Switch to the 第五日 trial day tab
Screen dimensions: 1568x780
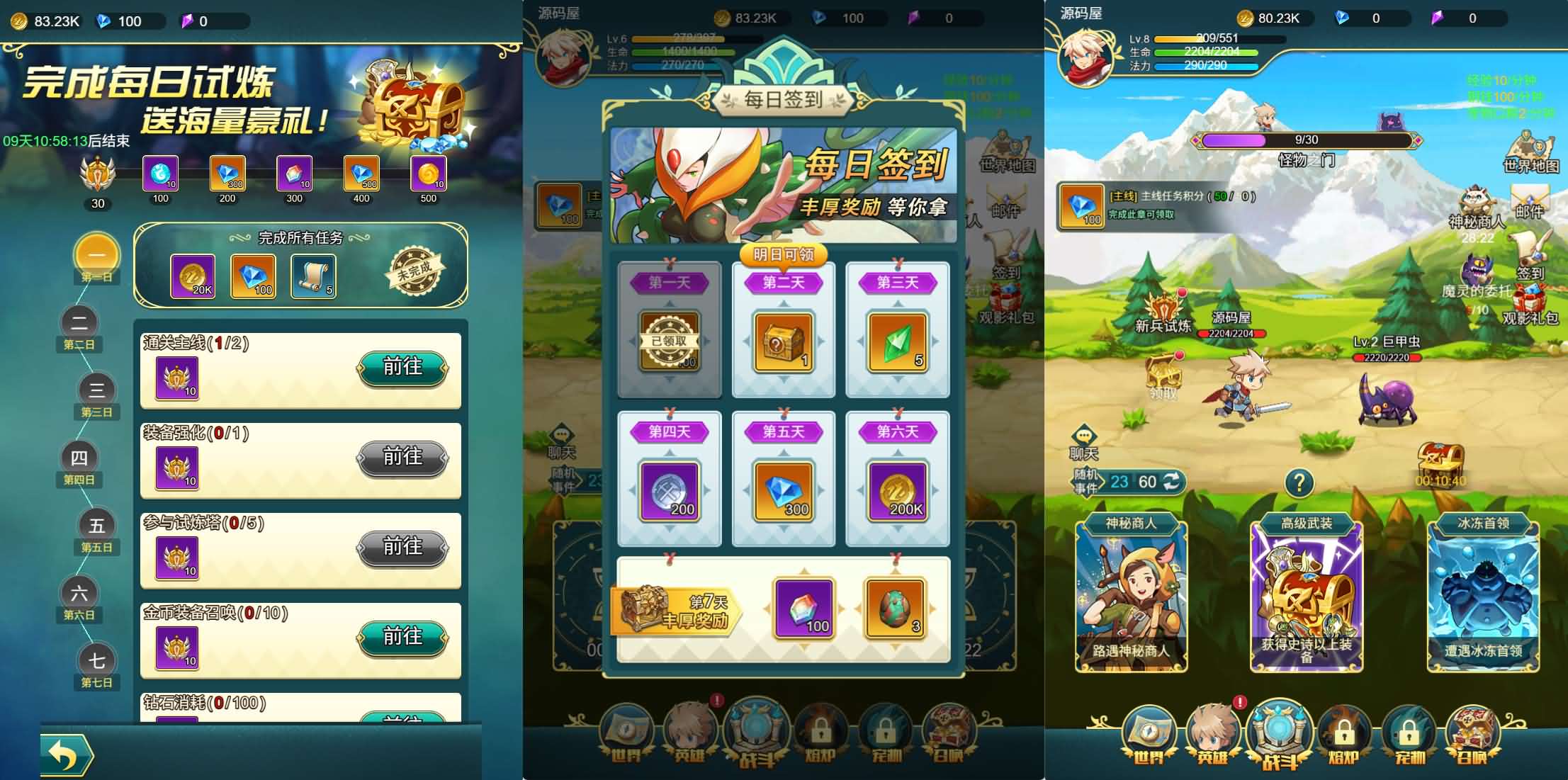96,530
